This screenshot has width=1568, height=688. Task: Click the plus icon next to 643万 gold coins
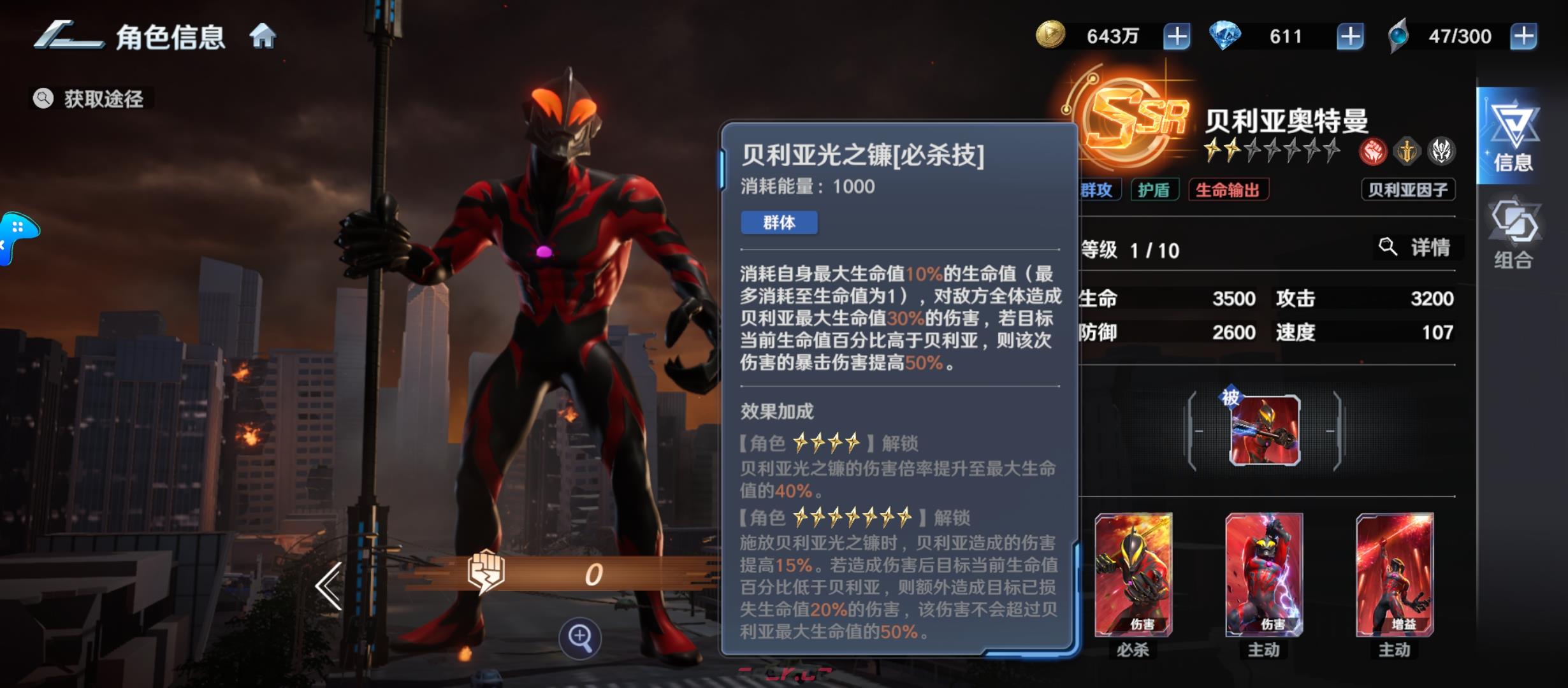1177,36
